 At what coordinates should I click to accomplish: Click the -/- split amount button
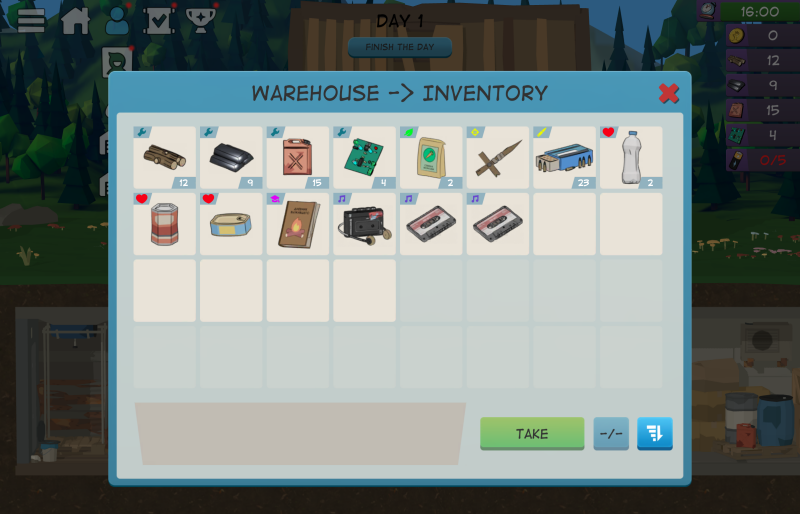(x=611, y=433)
